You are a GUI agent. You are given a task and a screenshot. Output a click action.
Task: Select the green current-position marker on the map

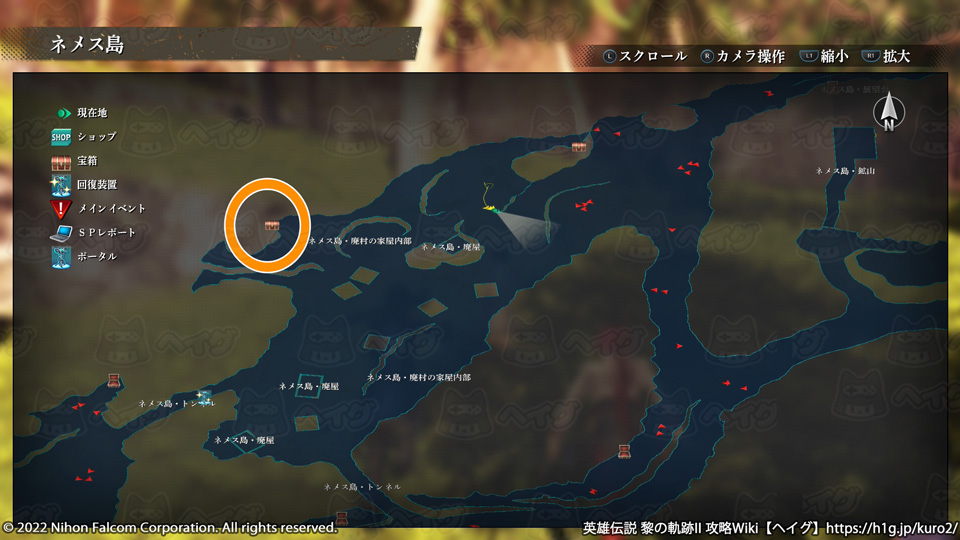[x=491, y=209]
